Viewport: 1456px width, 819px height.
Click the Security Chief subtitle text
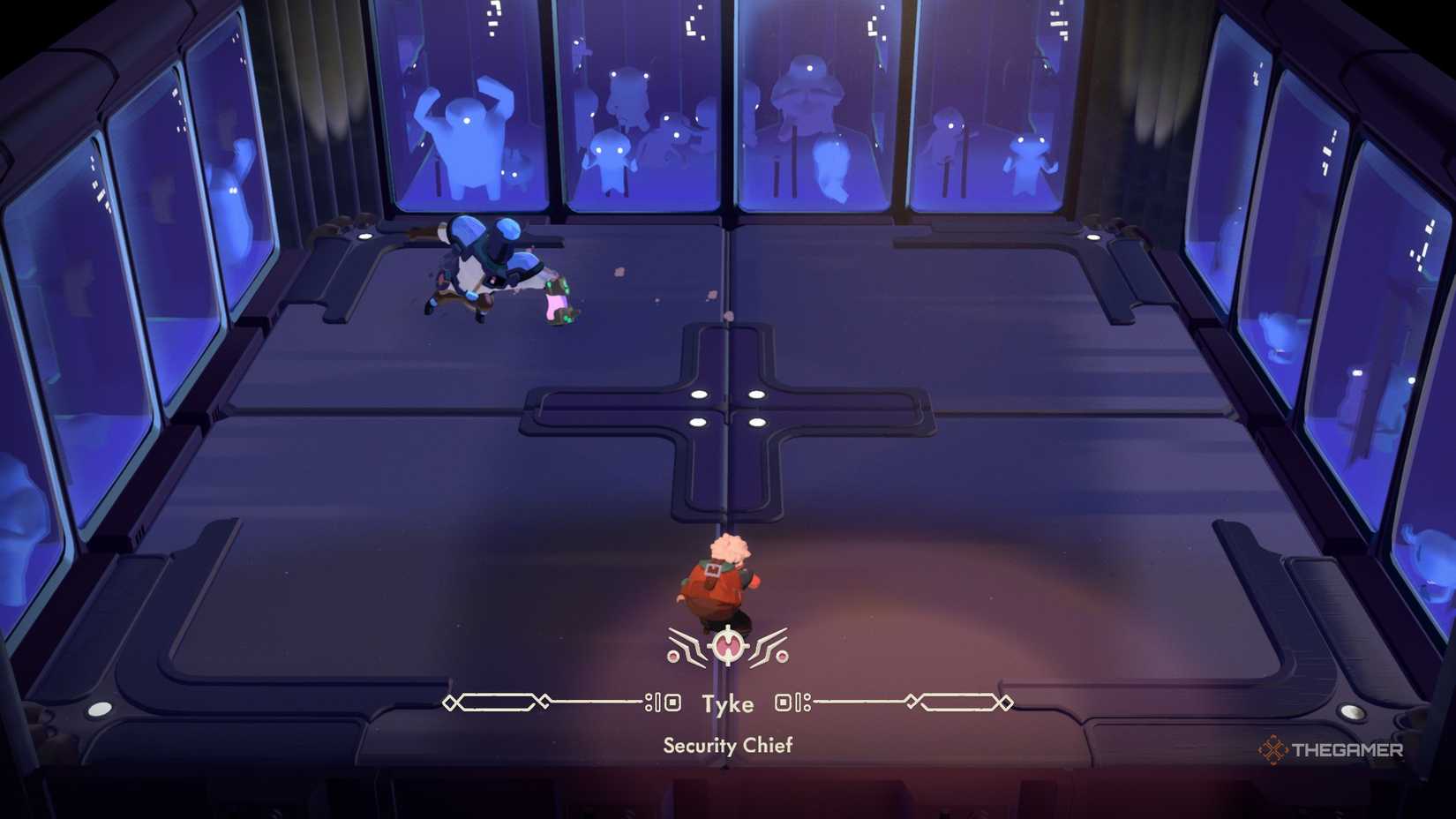pyautogui.click(x=728, y=746)
